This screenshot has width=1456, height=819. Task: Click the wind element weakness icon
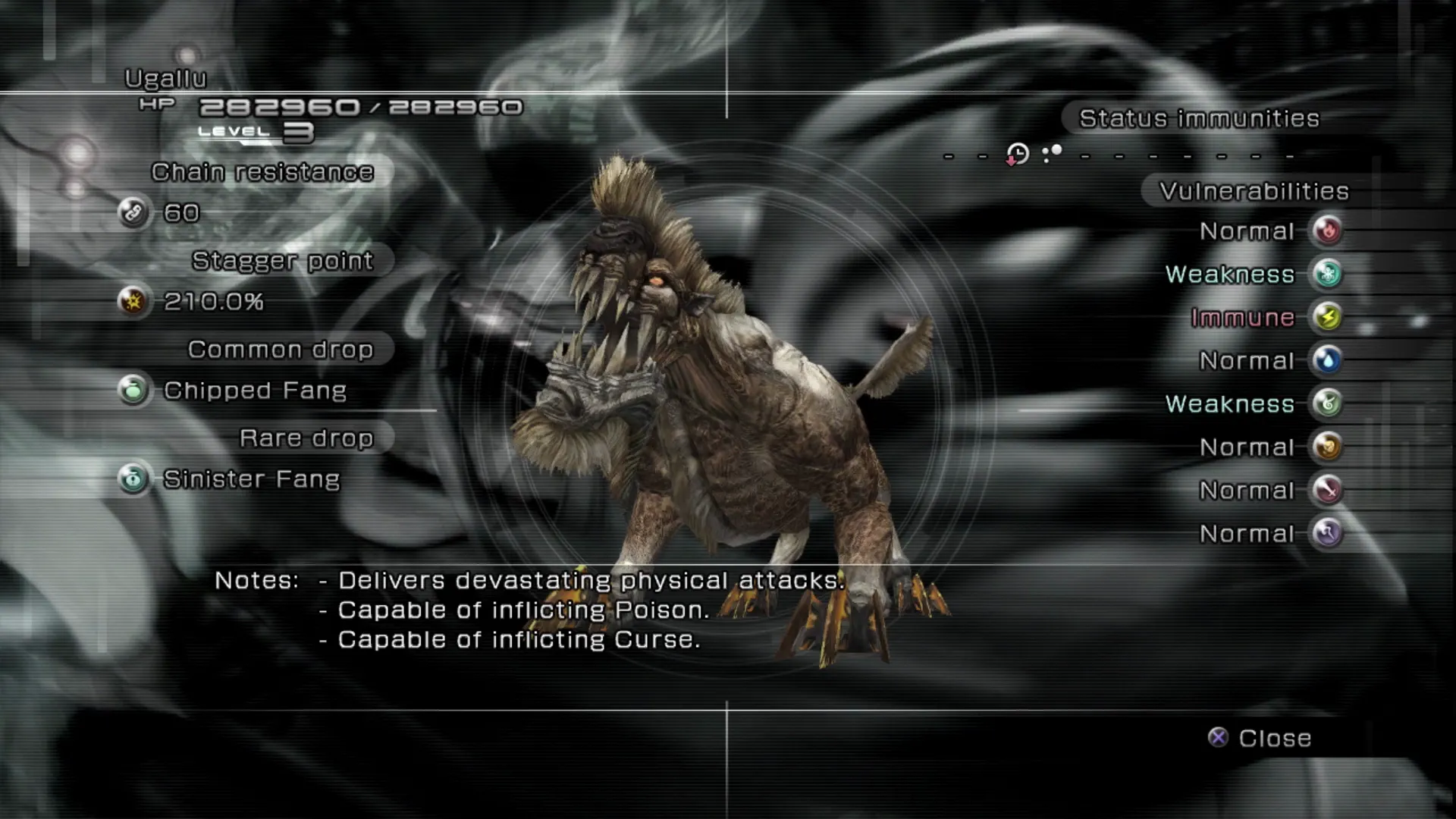point(1328,403)
